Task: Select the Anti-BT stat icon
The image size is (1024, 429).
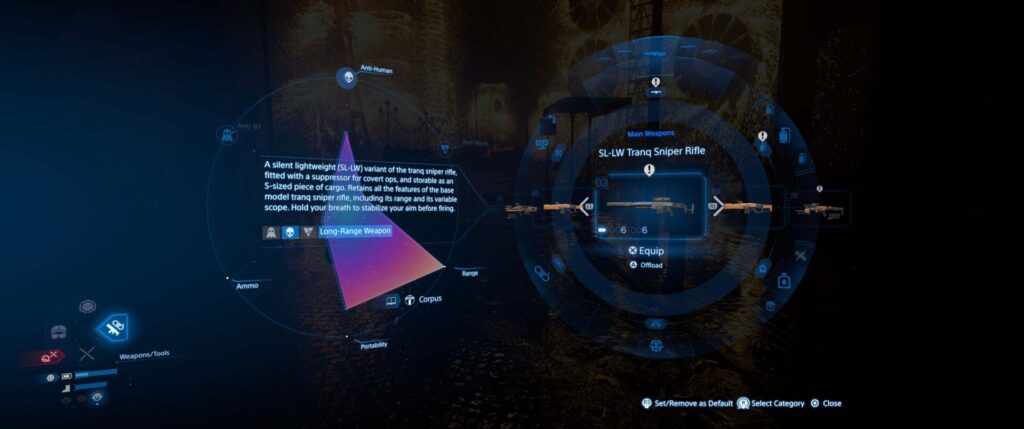Action: (x=224, y=132)
